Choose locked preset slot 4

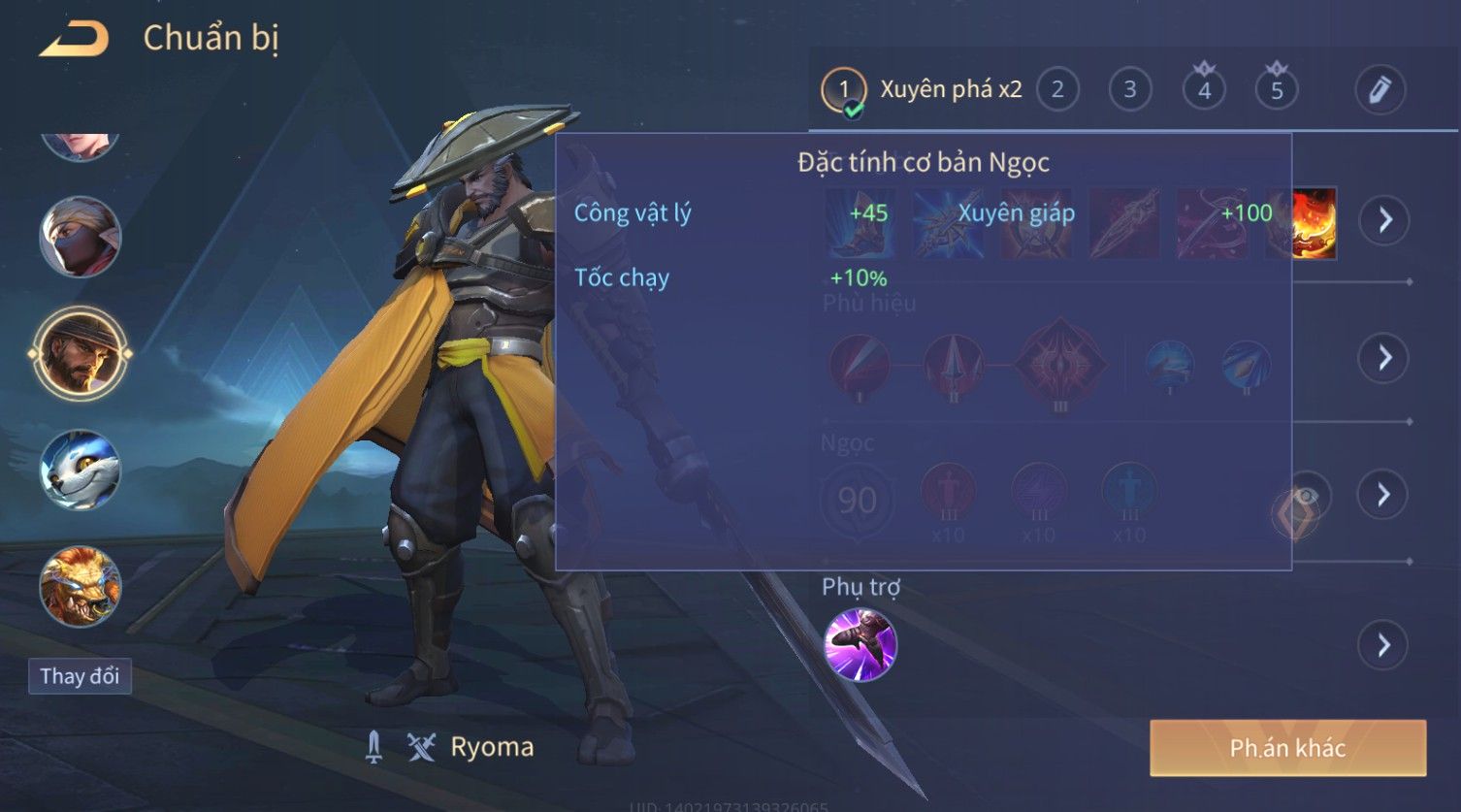(x=1204, y=90)
